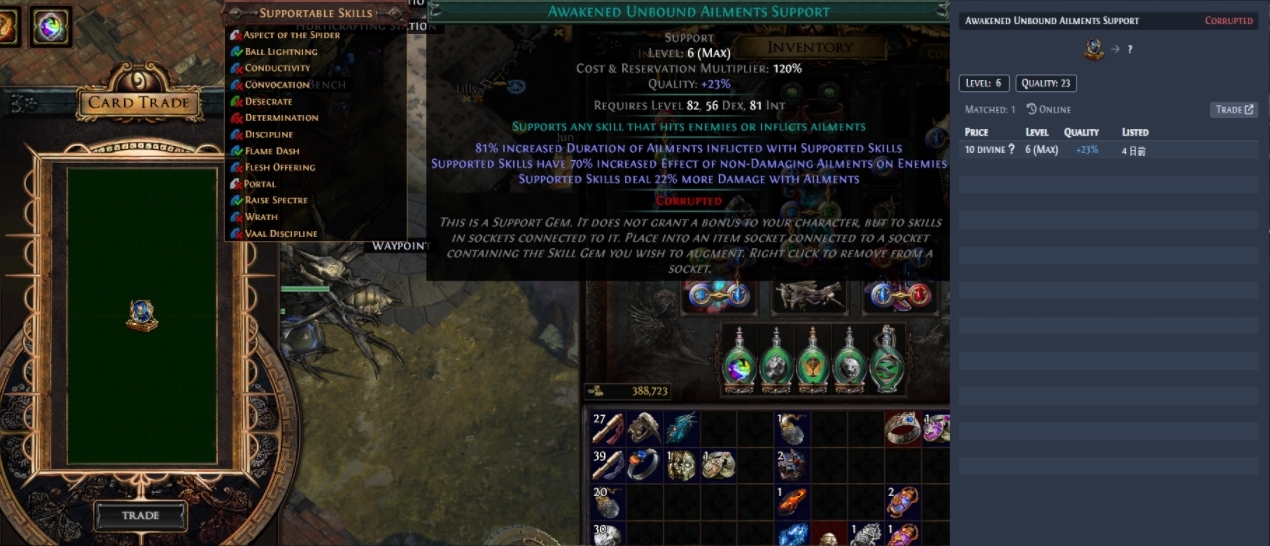Select the gem placed in the Card Trade window

142,315
